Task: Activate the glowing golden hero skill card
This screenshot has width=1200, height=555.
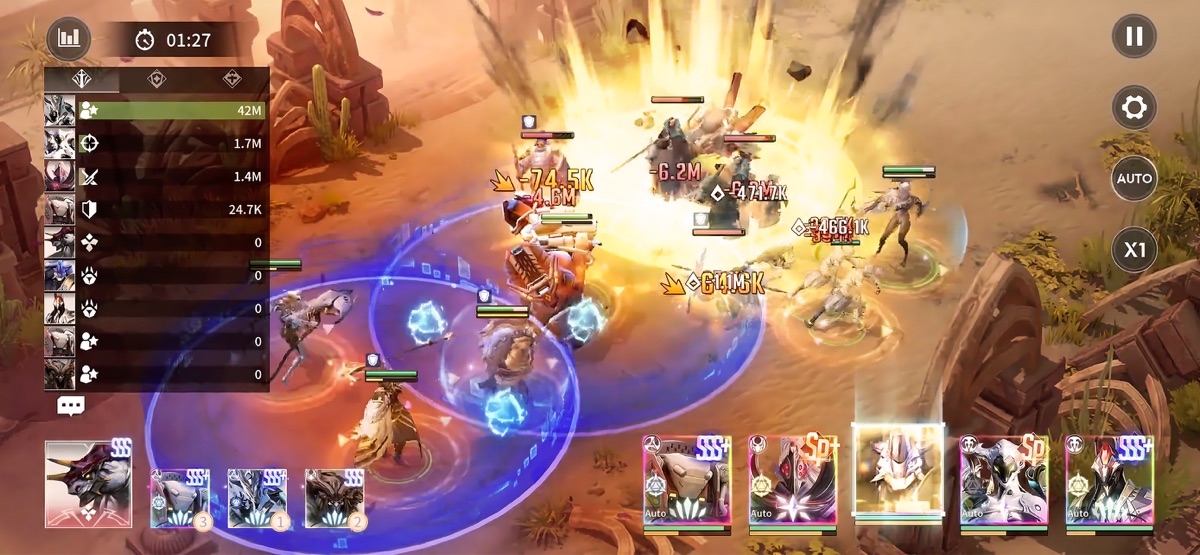Action: pyautogui.click(x=898, y=470)
